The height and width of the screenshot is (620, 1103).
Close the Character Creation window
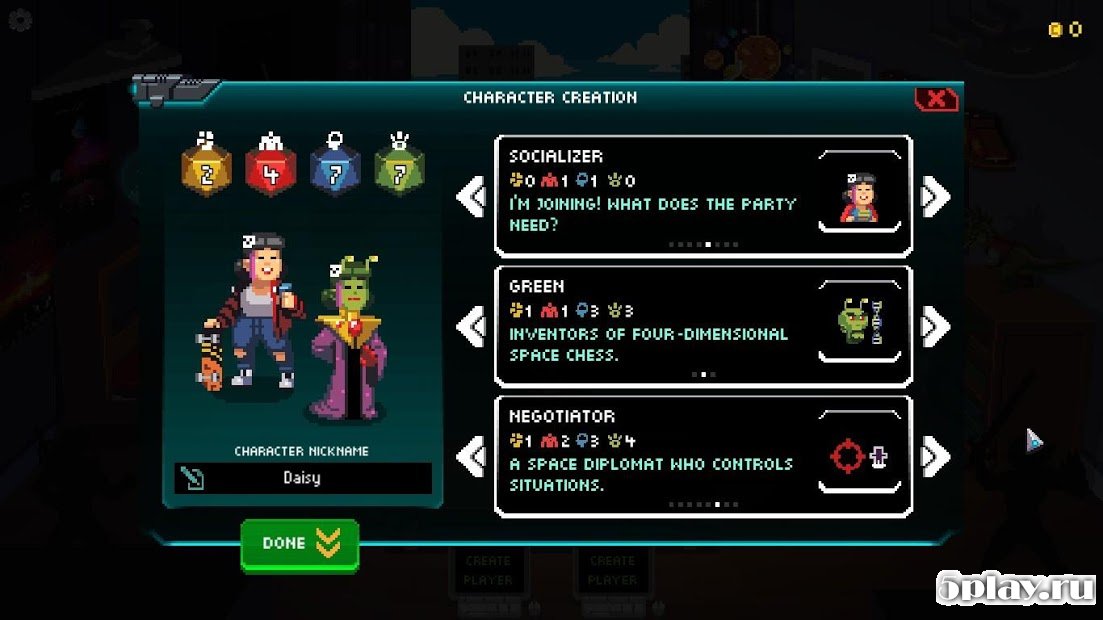(x=936, y=99)
